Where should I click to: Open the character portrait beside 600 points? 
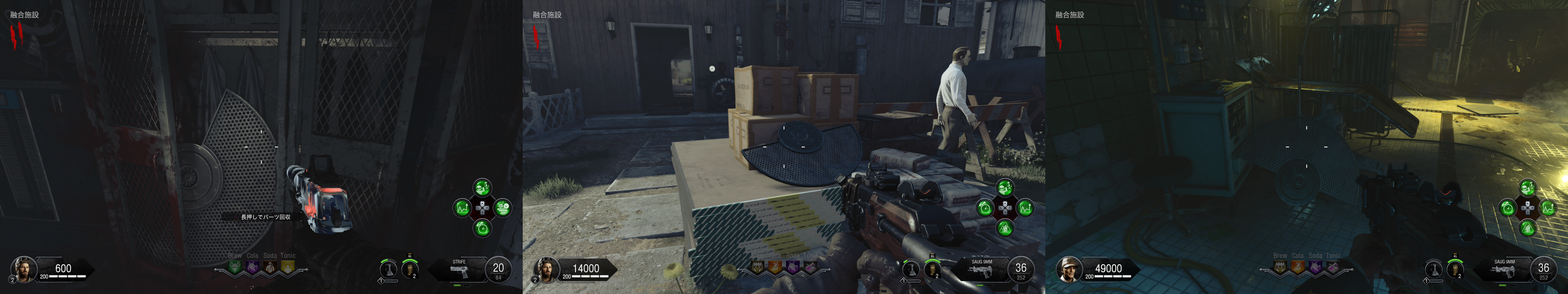(x=23, y=269)
